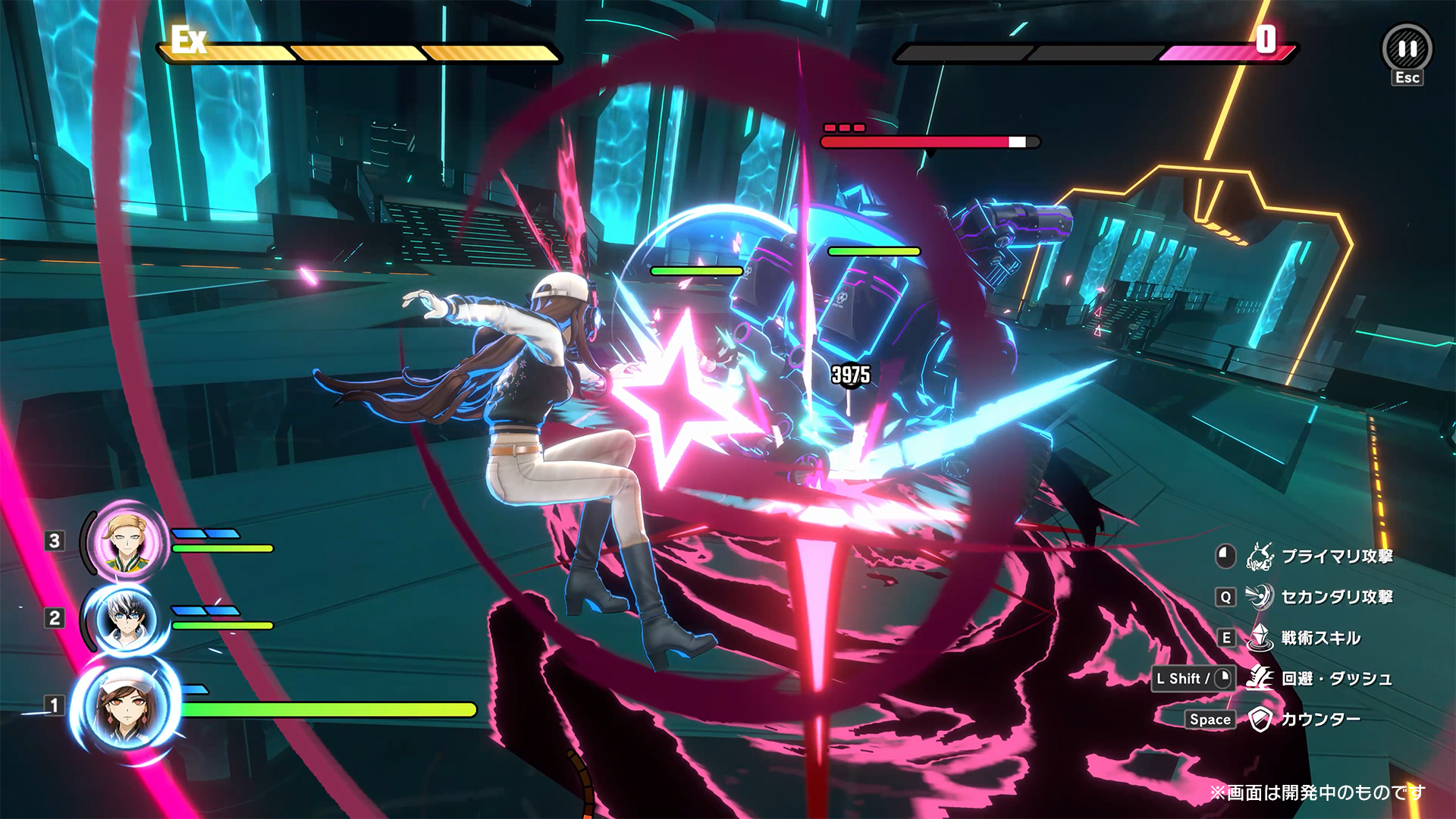Use the セカンダリ攻撃 secondary attack icon

point(1260,597)
